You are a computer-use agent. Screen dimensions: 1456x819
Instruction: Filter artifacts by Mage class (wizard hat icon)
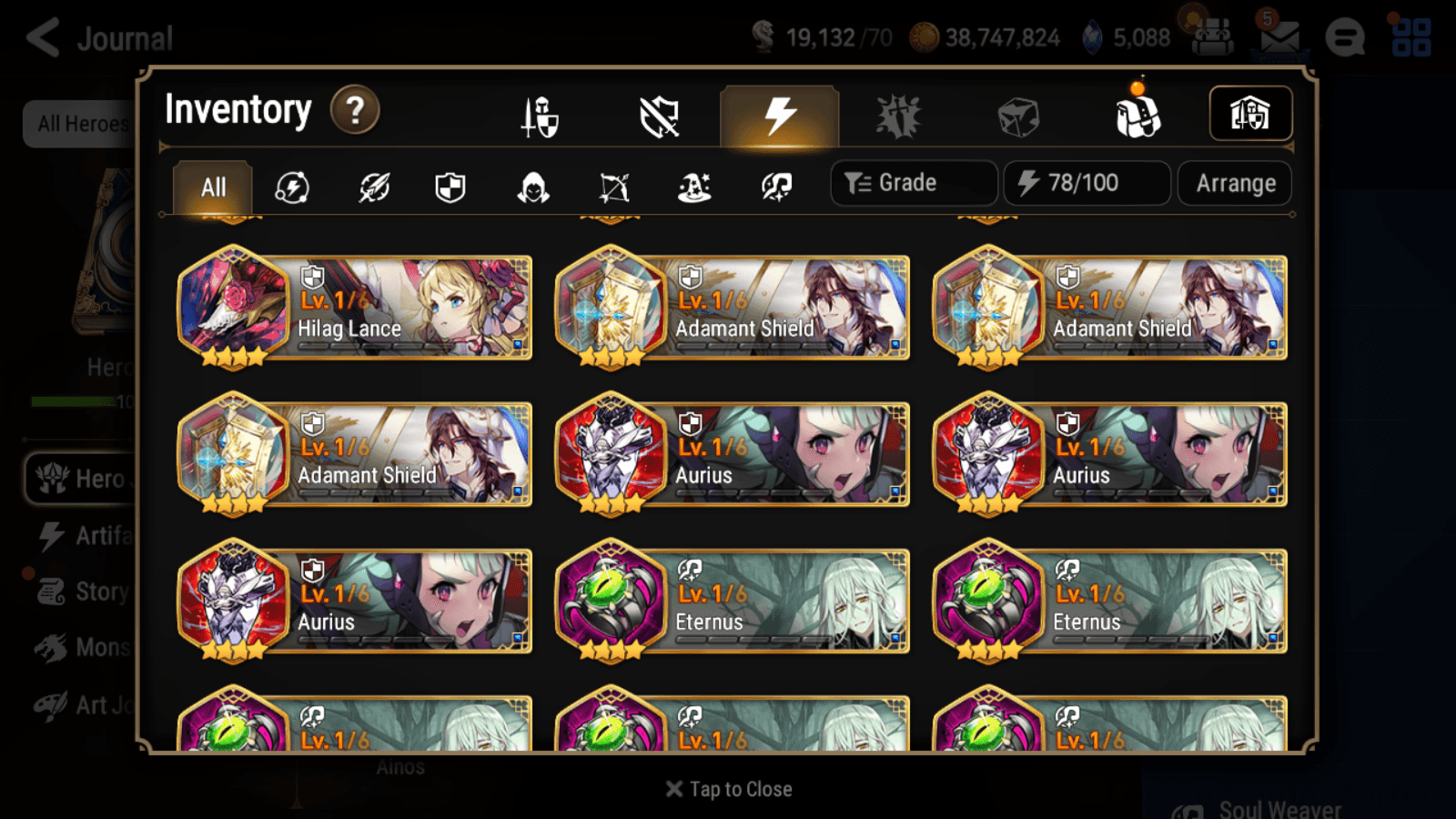(x=694, y=187)
